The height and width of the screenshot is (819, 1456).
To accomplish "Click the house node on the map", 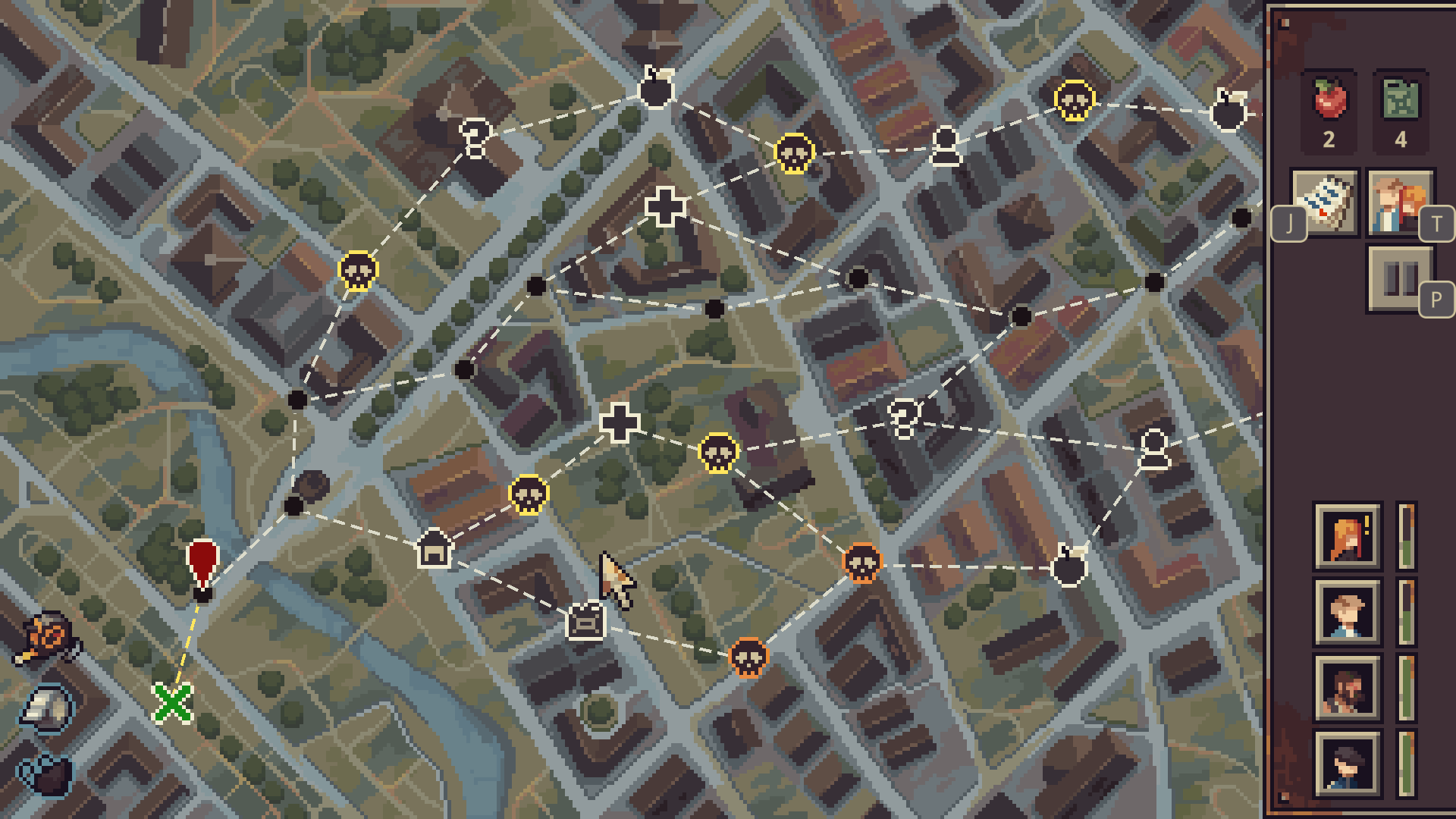I will pyautogui.click(x=432, y=548).
